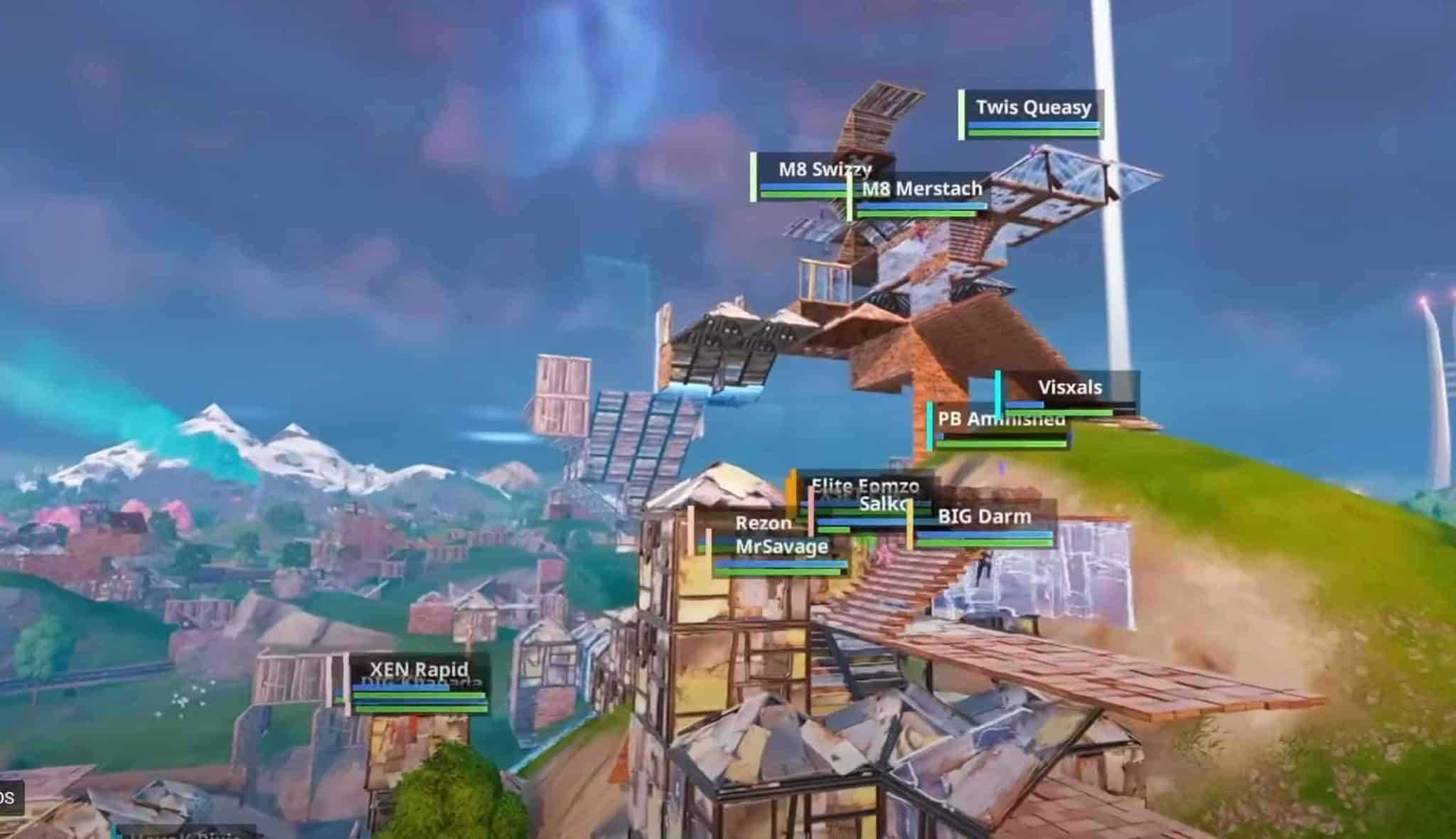Select the Rezon player nameplate
This screenshot has height=839, width=1456.
pyautogui.click(x=762, y=523)
